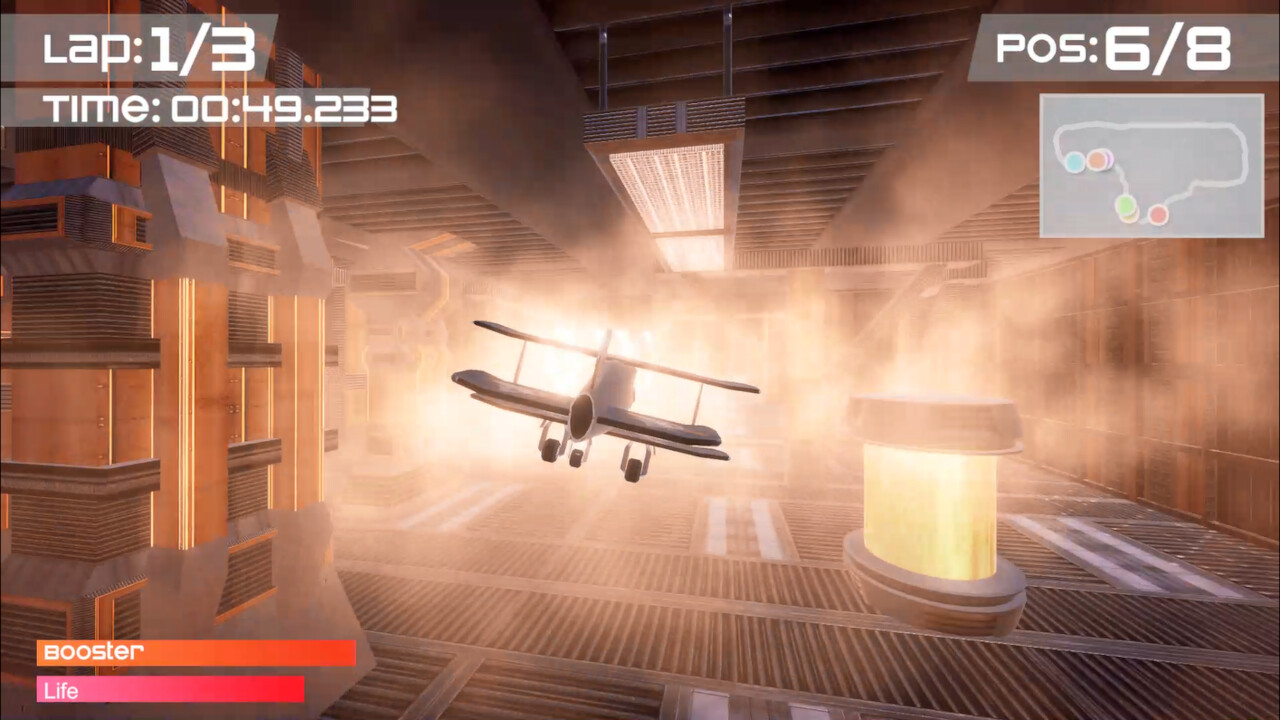This screenshot has width=1280, height=720.
Task: Toggle the Life bar display
Action: pyautogui.click(x=170, y=690)
